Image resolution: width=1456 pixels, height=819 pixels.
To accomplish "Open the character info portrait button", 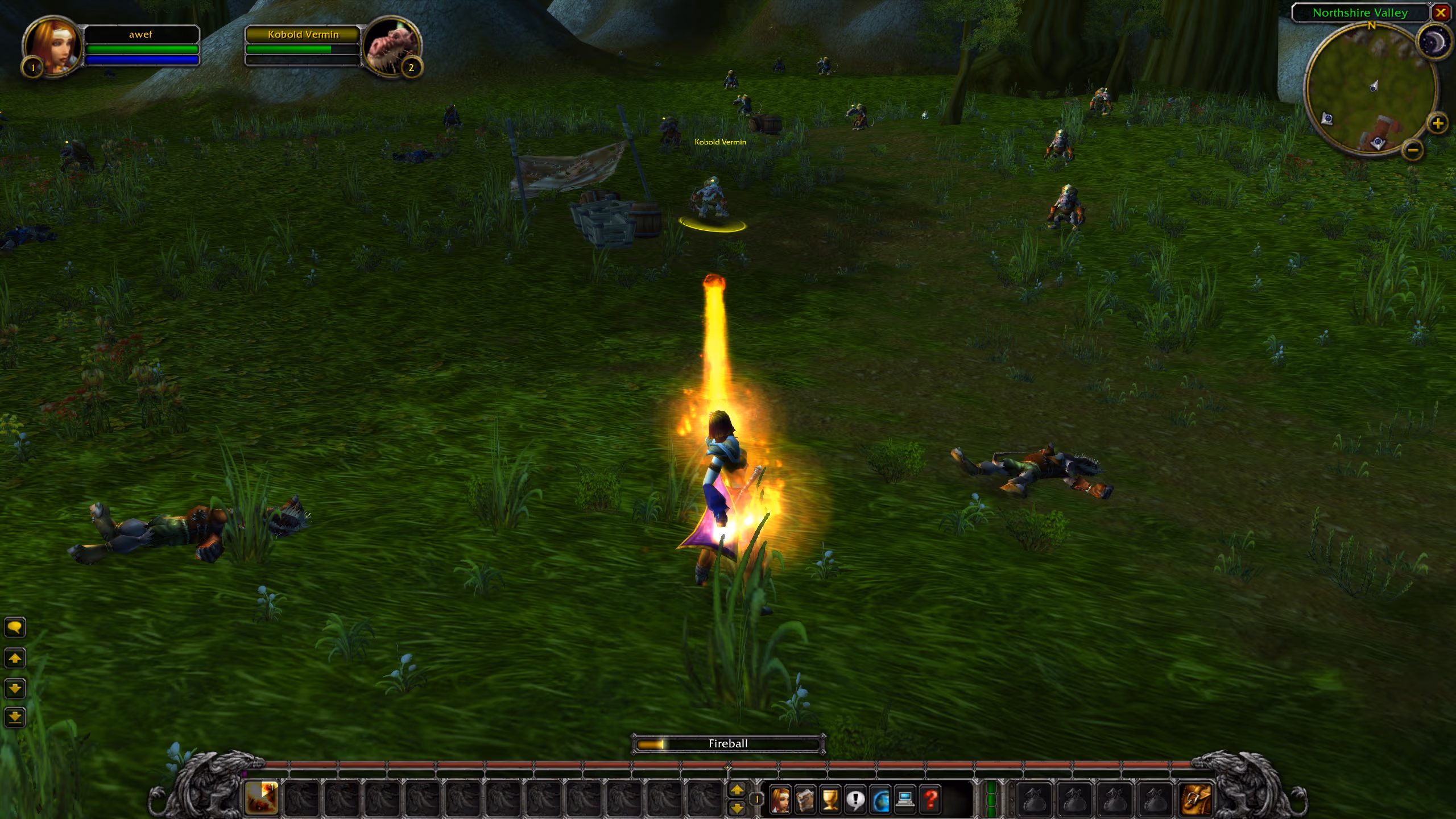I will tap(780, 800).
